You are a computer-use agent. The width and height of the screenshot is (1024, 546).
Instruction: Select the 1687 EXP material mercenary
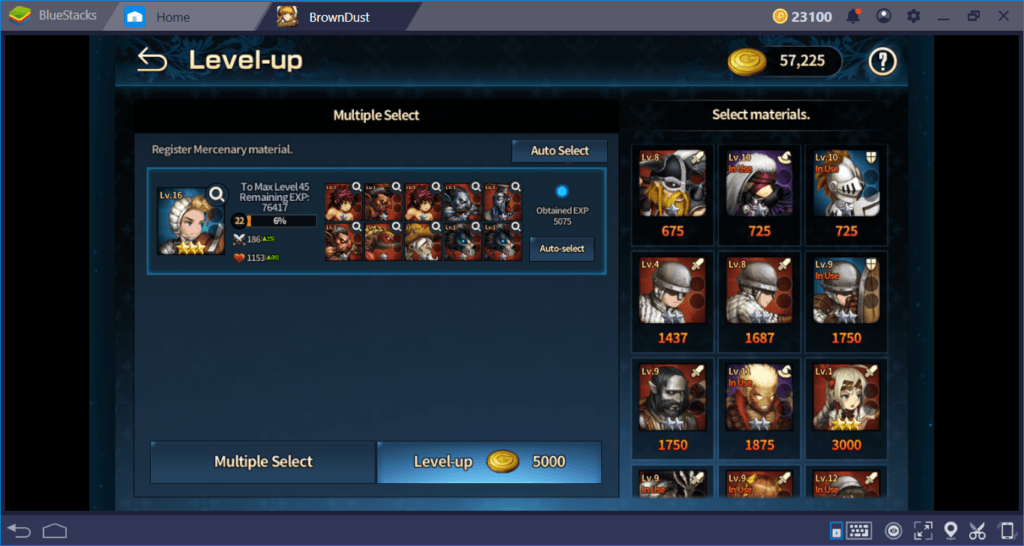[759, 300]
